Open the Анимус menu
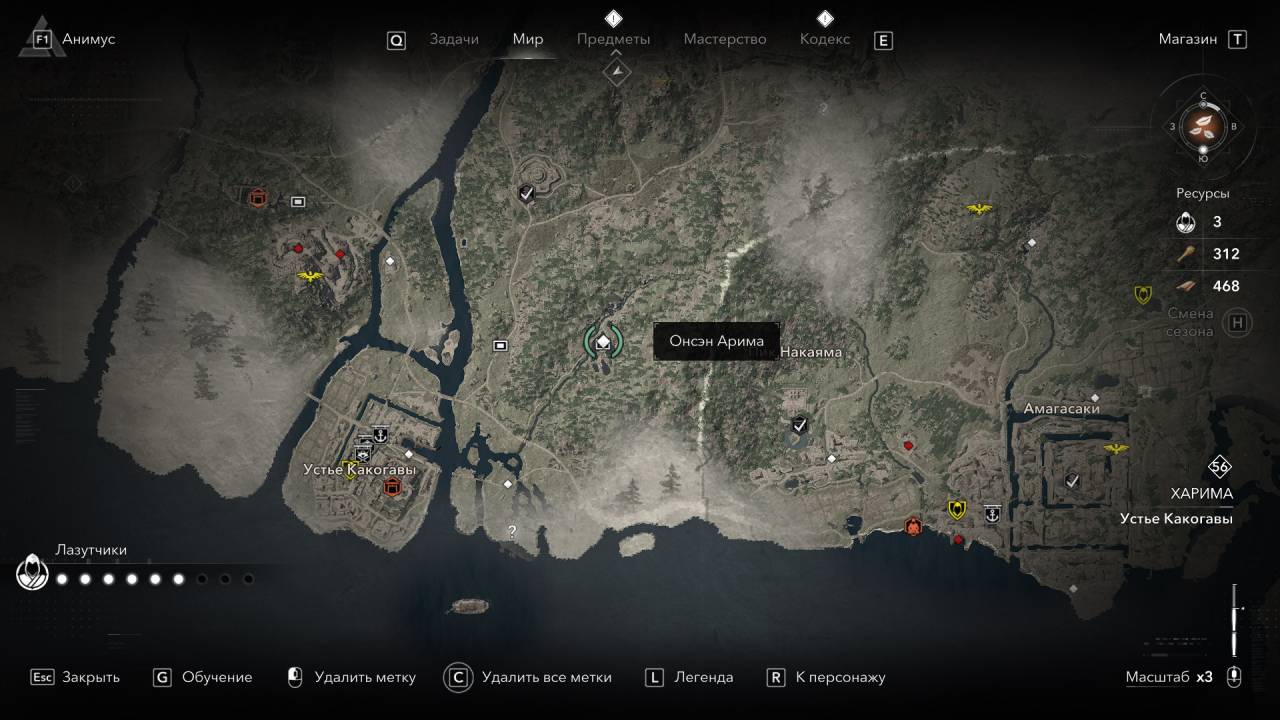The width and height of the screenshot is (1280, 720). 88,39
